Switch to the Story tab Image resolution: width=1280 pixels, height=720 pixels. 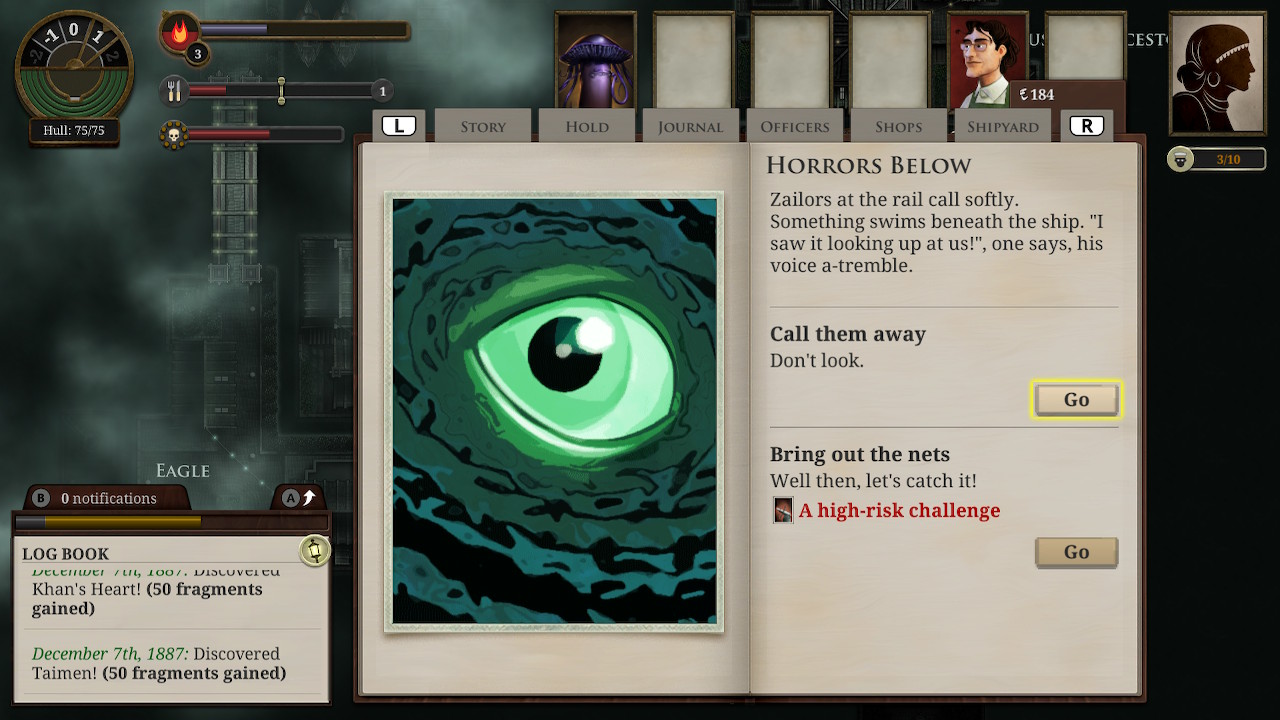[x=483, y=127]
